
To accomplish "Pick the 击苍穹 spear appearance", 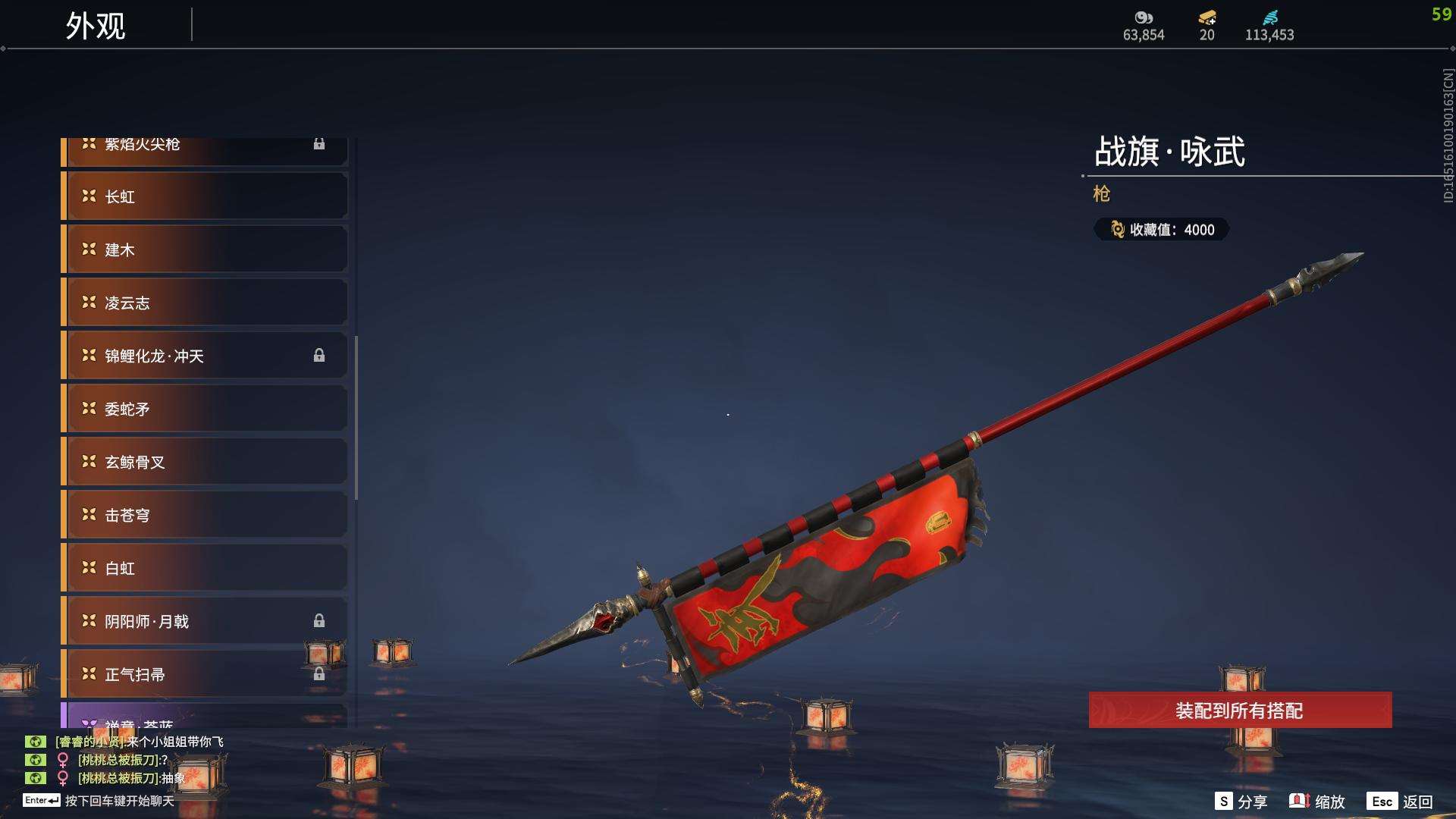I will click(205, 515).
